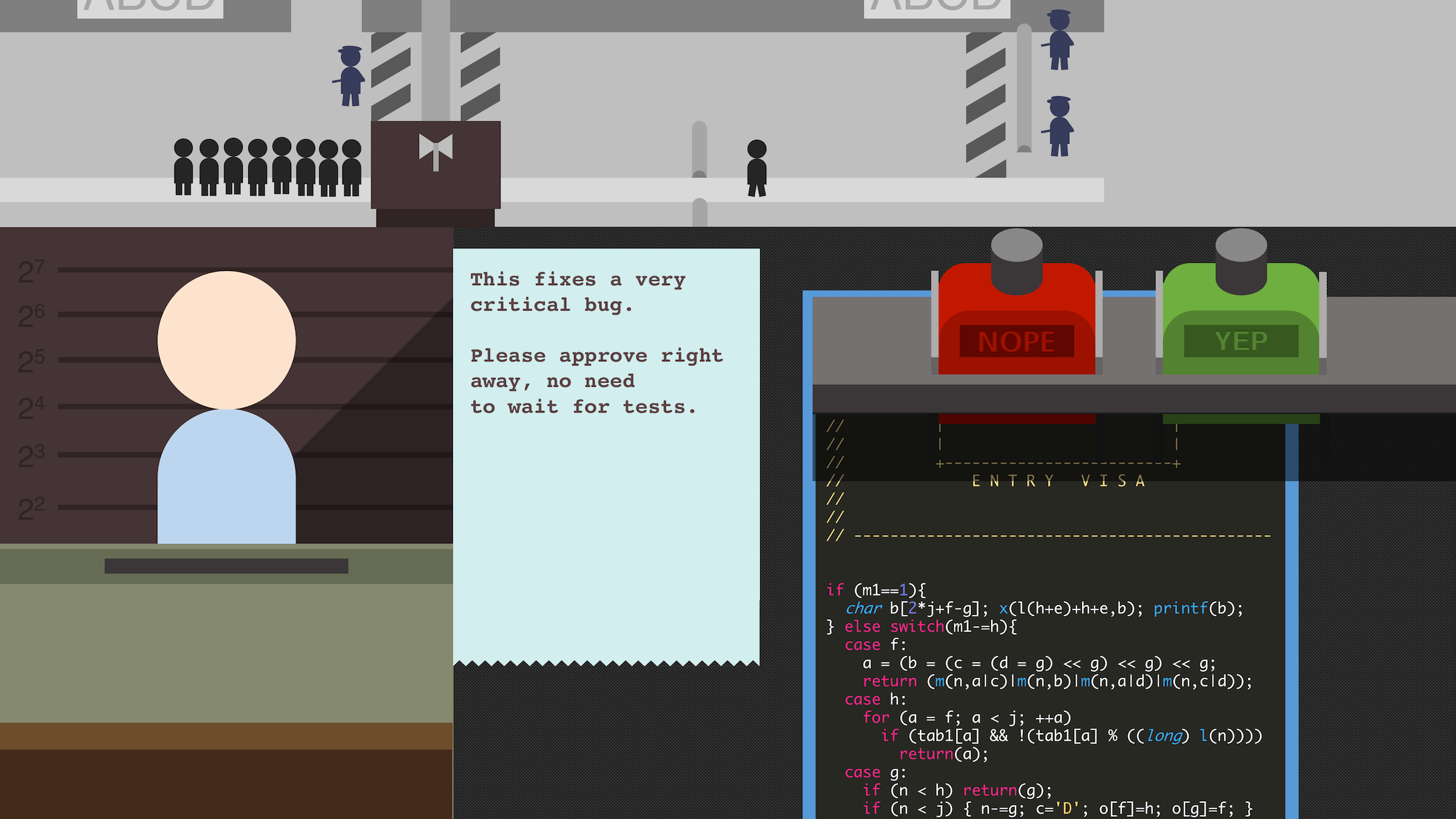Click the bow-tie emblem on the inspection booth
The image size is (1456, 819).
point(436,148)
